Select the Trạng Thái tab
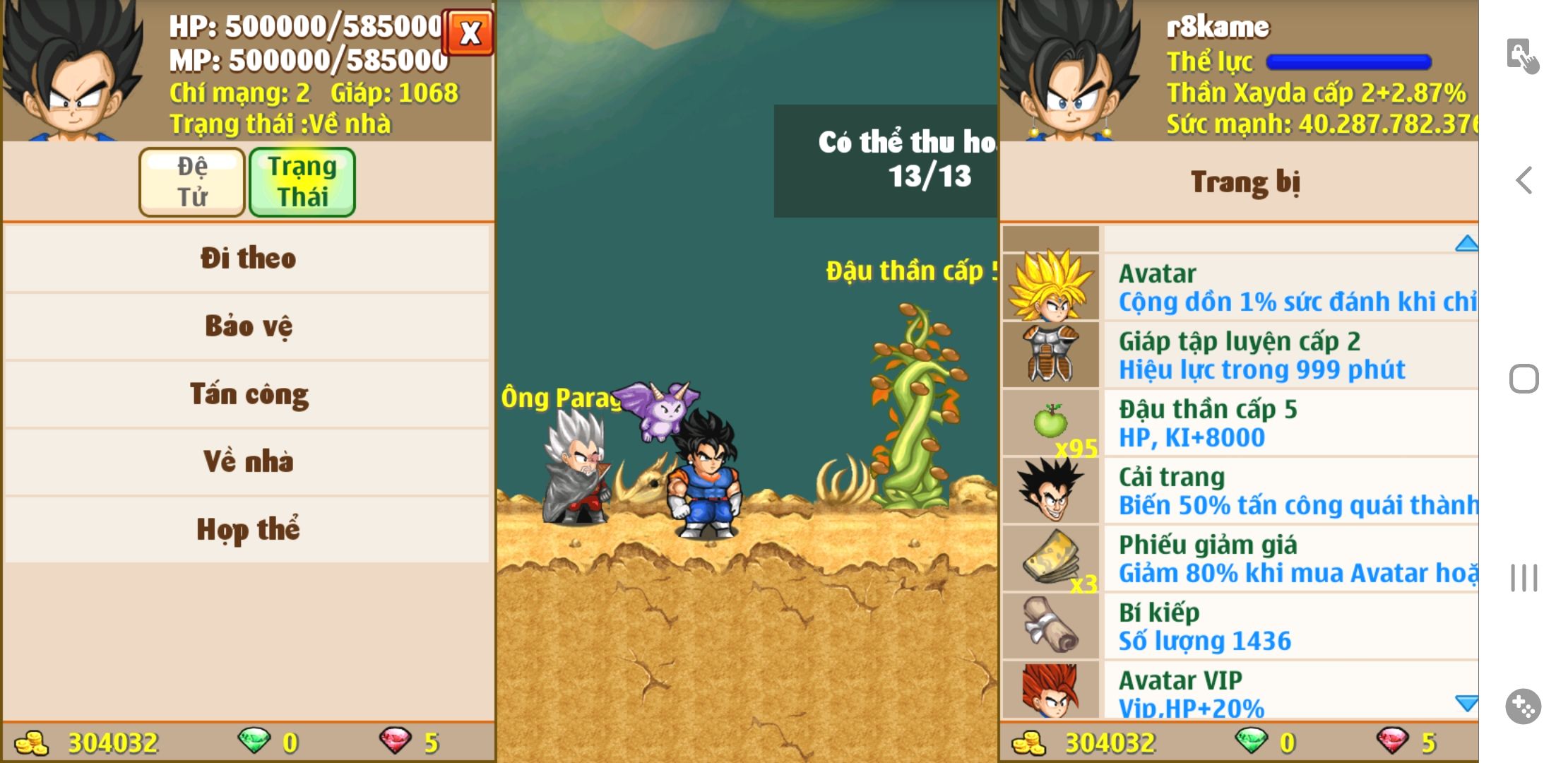The height and width of the screenshot is (763, 1568). click(x=302, y=182)
